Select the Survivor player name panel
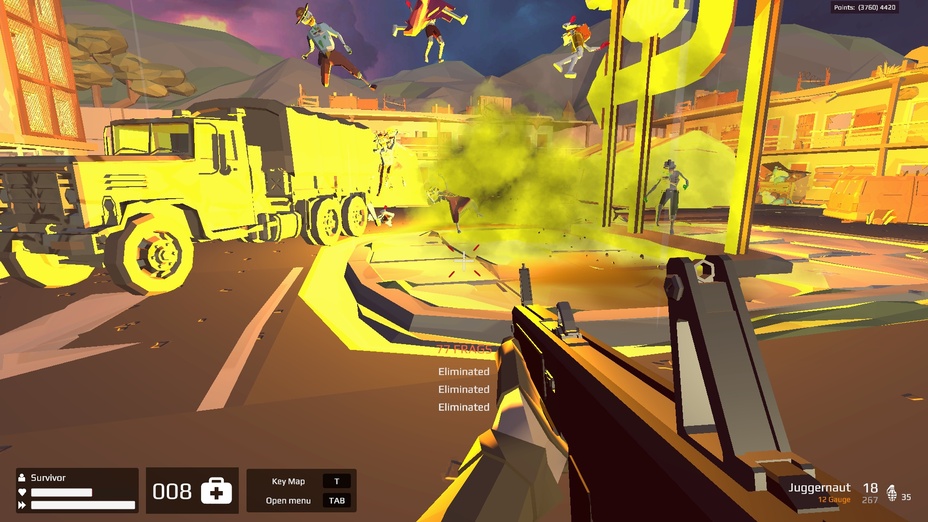The image size is (928, 522). 77,490
